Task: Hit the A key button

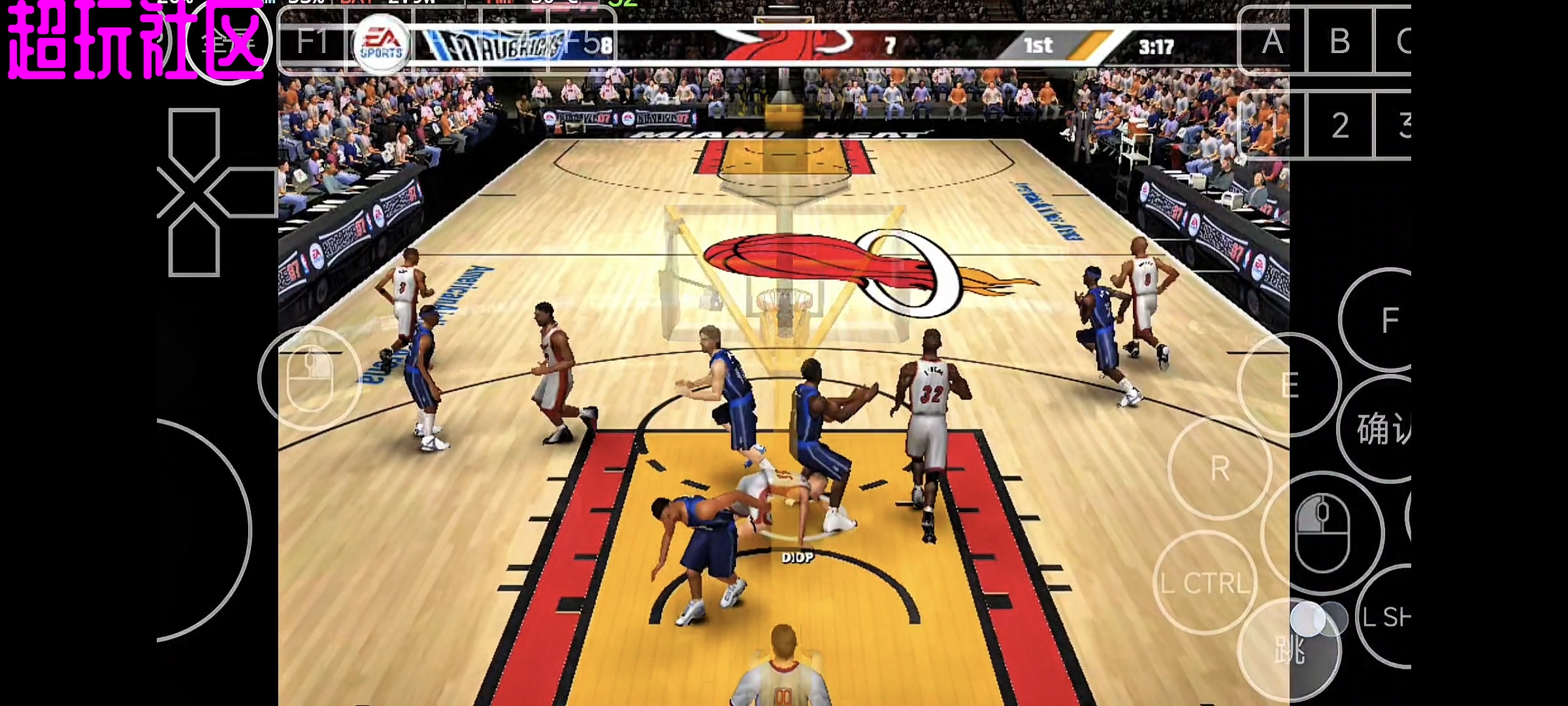Action: [x=1272, y=42]
